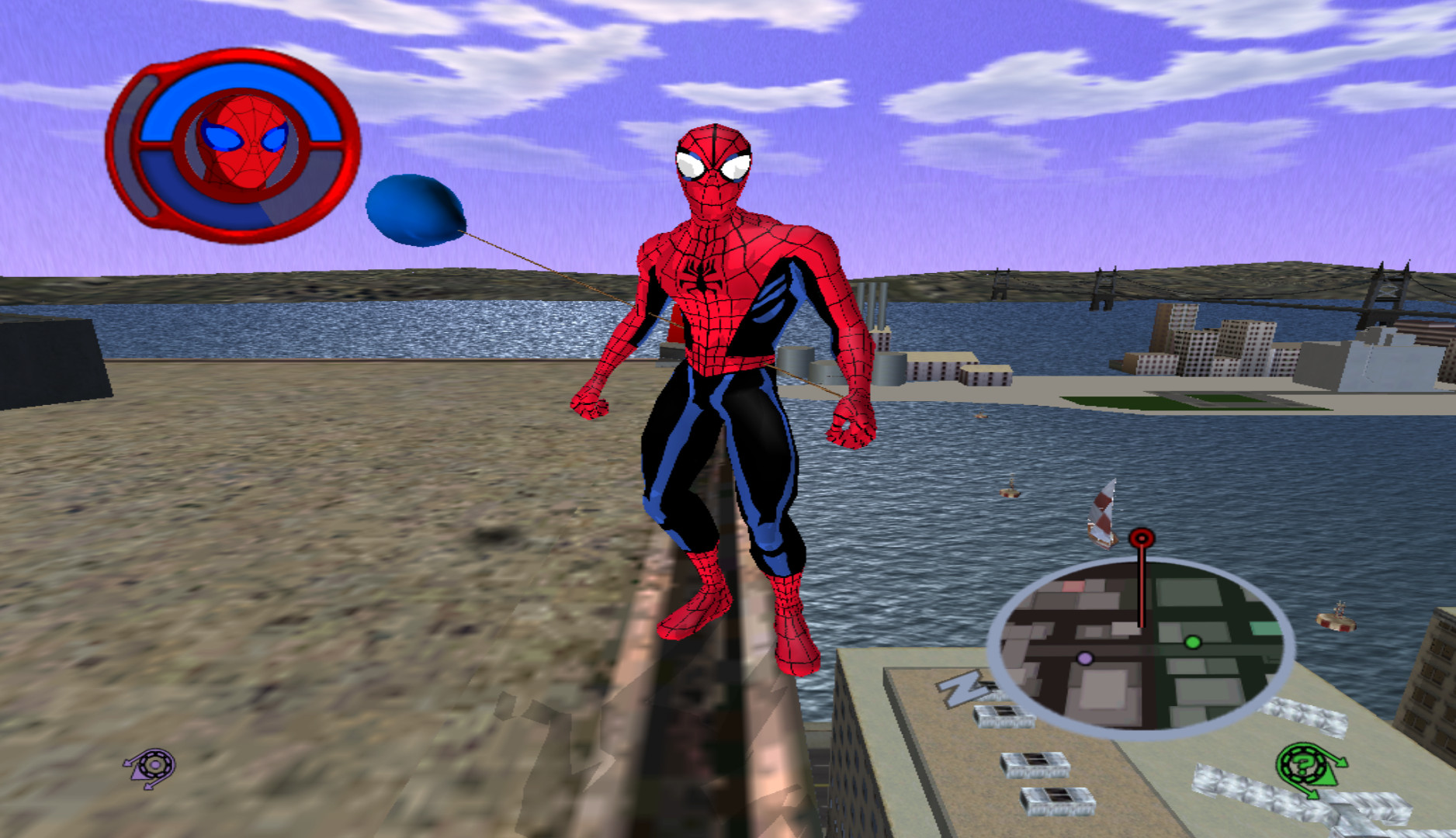Screen dimensions: 1456x838
Task: Click the red pushpin marker on the minimap
Action: tap(1140, 538)
